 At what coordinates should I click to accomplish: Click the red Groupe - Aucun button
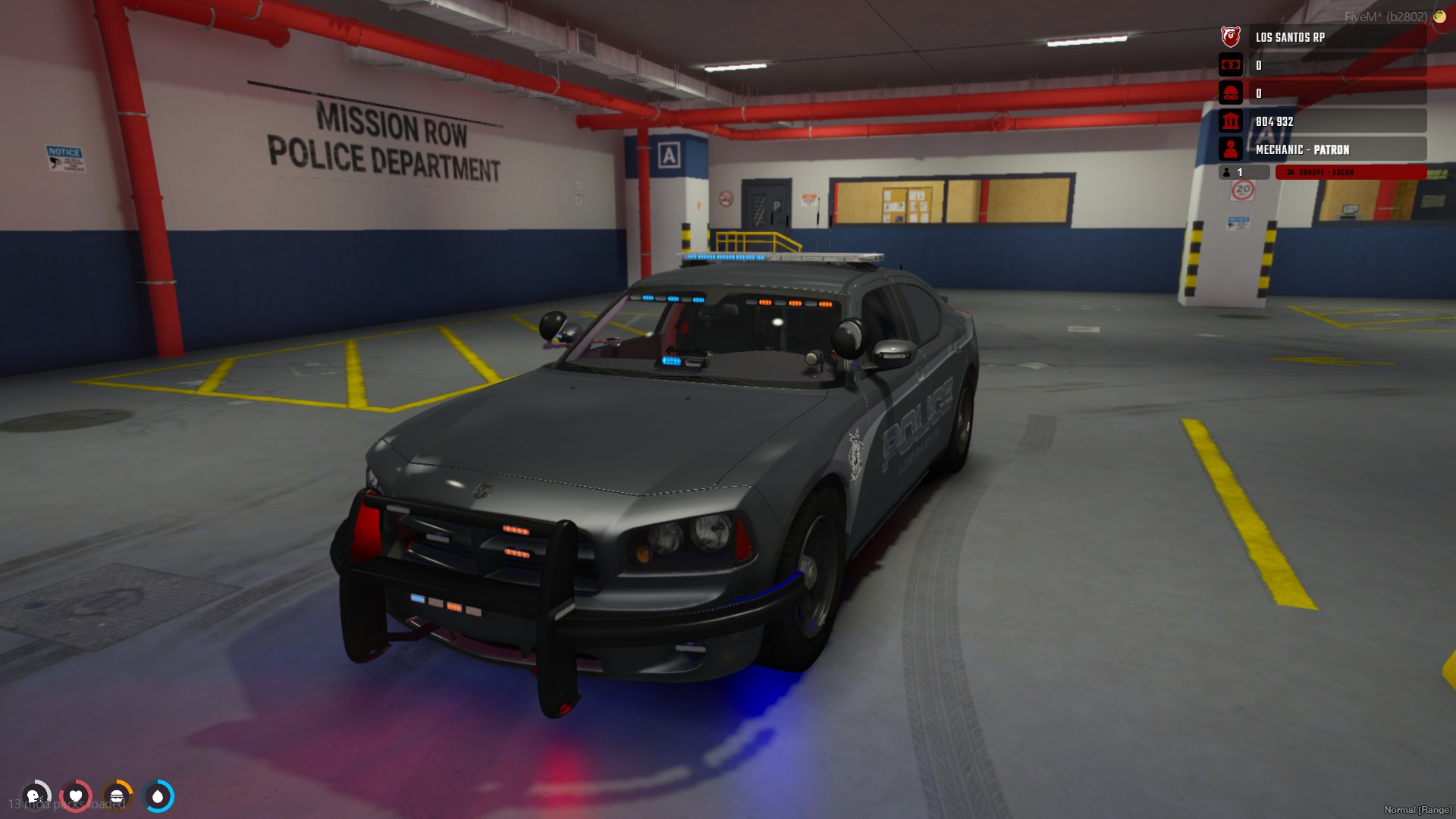(1350, 173)
